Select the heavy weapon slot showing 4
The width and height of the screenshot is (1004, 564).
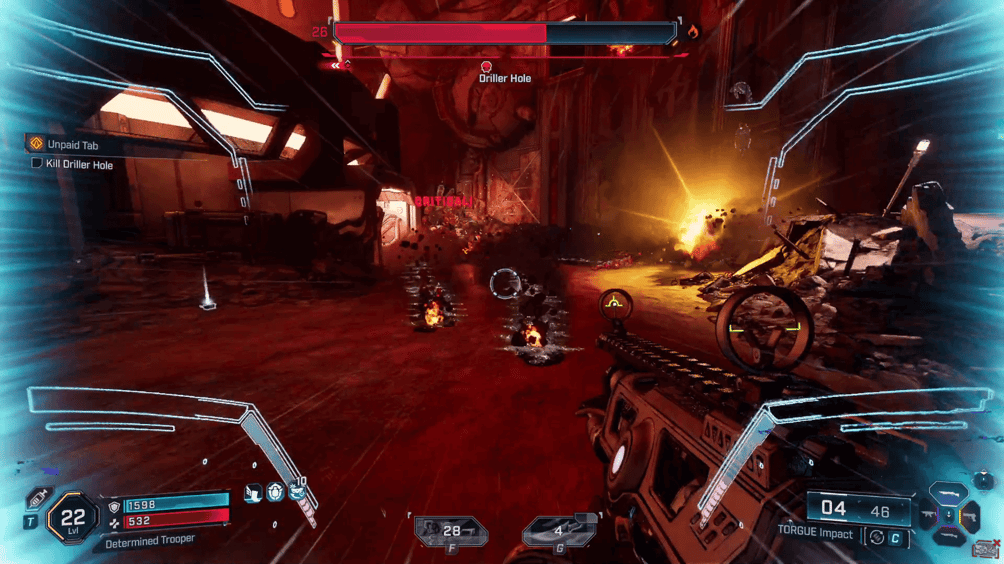point(561,531)
